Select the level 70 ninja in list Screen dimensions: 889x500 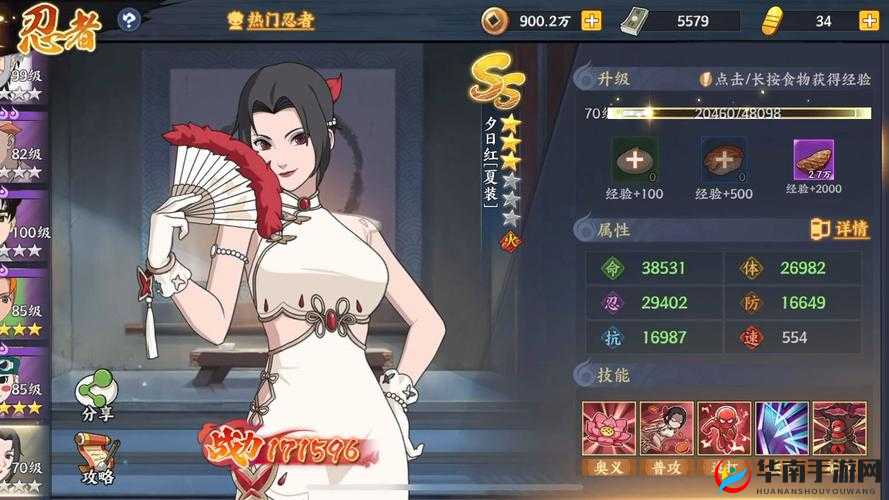22,460
